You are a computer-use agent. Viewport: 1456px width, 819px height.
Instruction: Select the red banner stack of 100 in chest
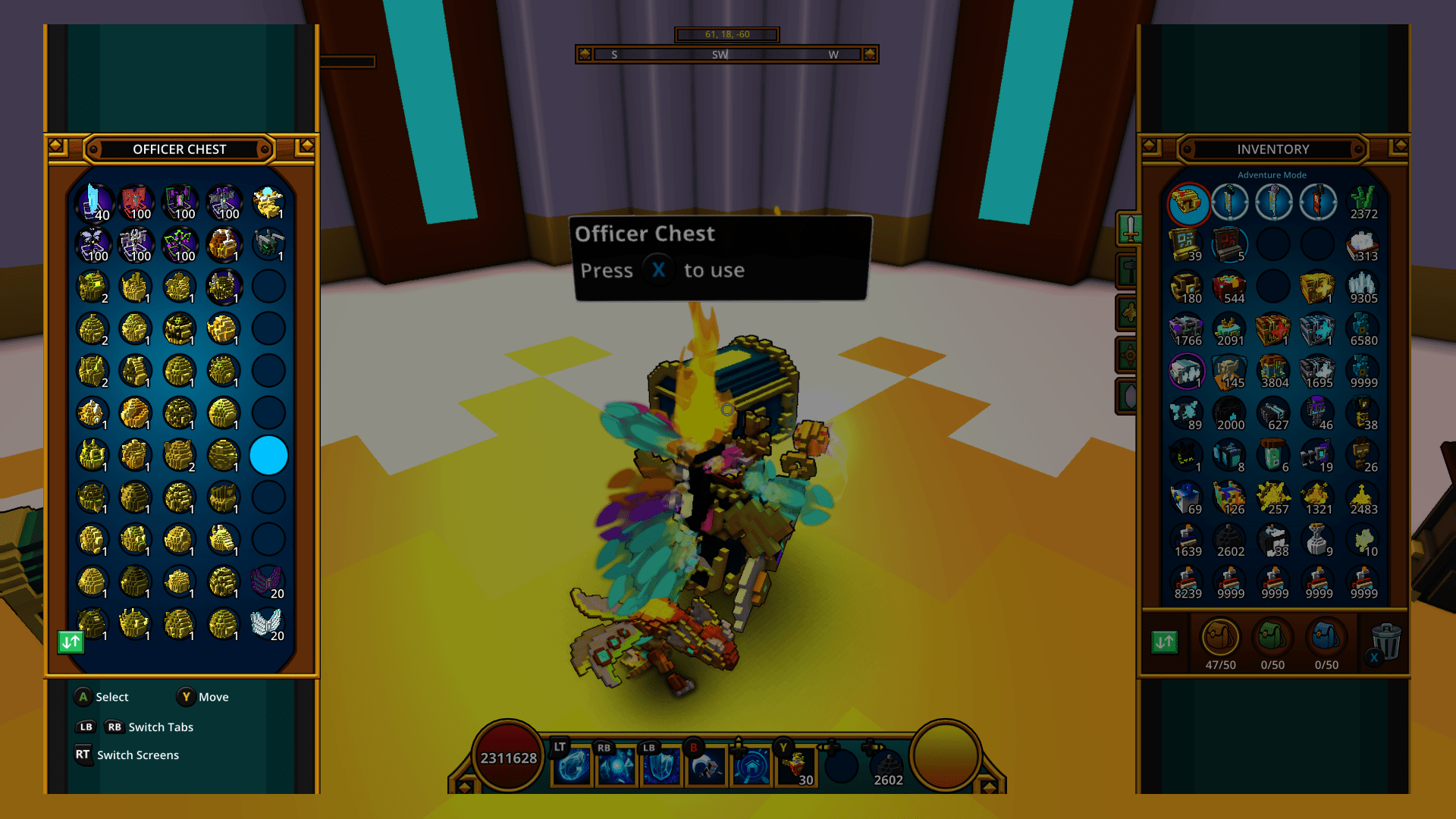(135, 199)
